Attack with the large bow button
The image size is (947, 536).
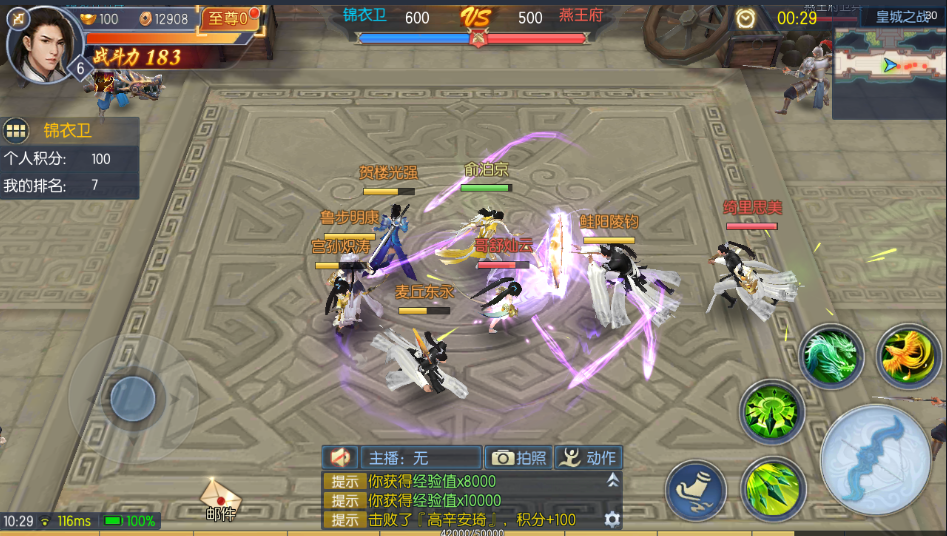(x=874, y=460)
